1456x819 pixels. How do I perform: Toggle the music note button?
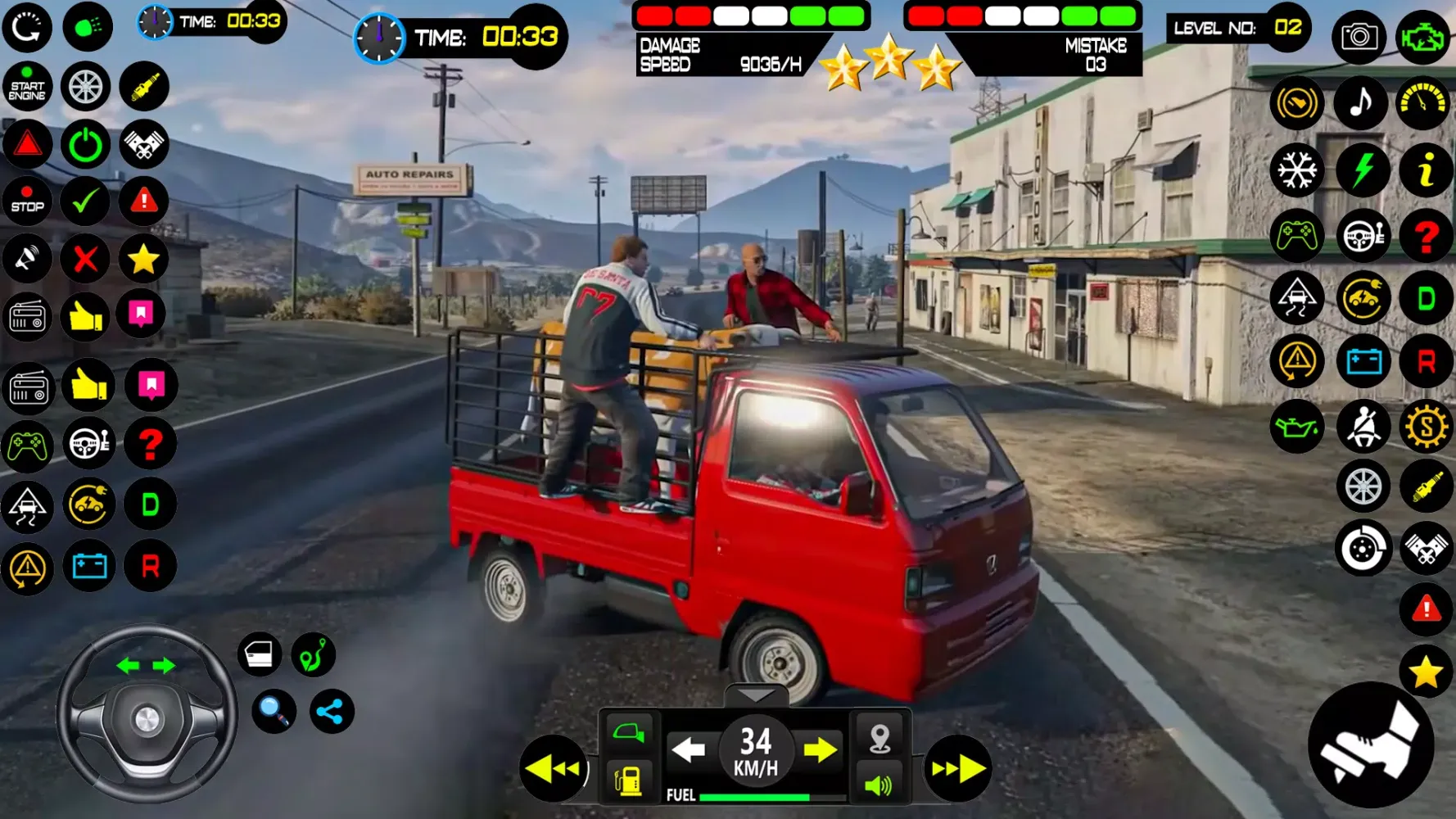[x=1361, y=103]
